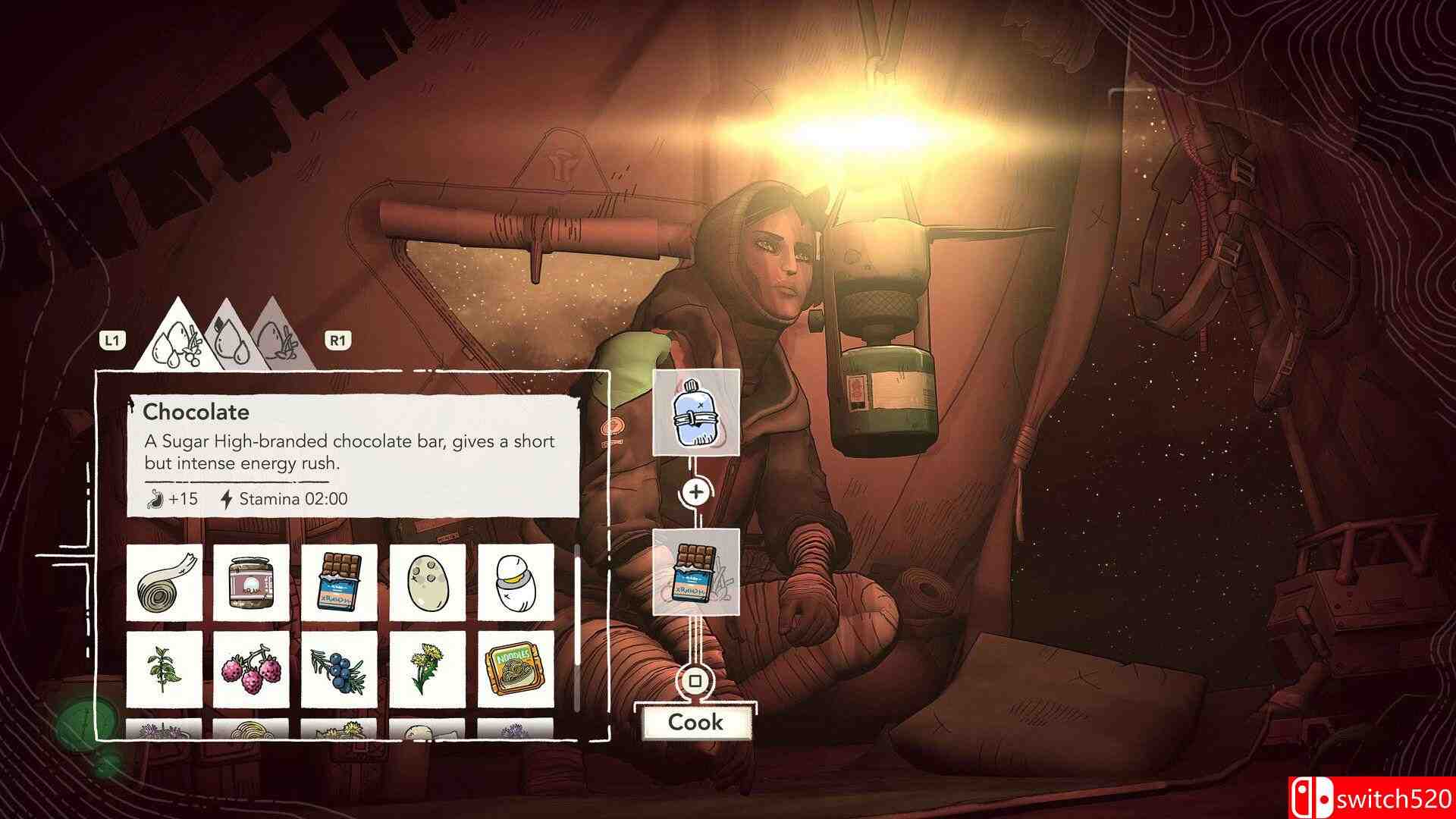Select the speckled egg ingredient

(x=427, y=584)
